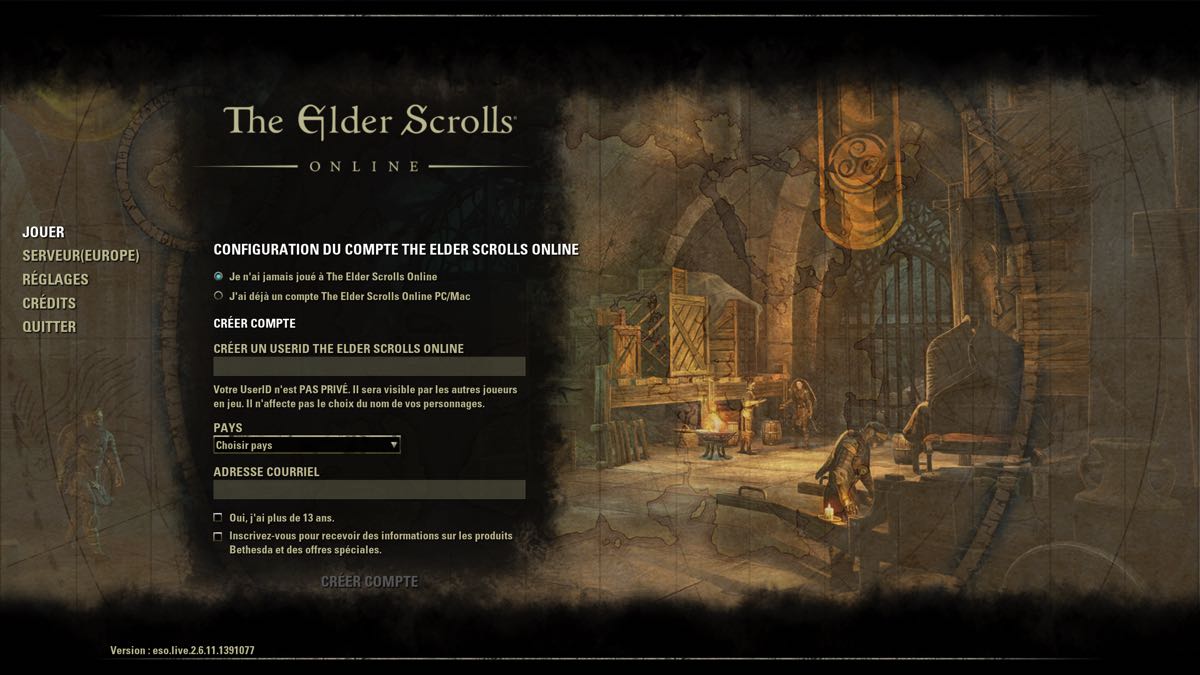
Task: Toggle the Bethesda newsletter signup checkbox
Action: (x=218, y=536)
